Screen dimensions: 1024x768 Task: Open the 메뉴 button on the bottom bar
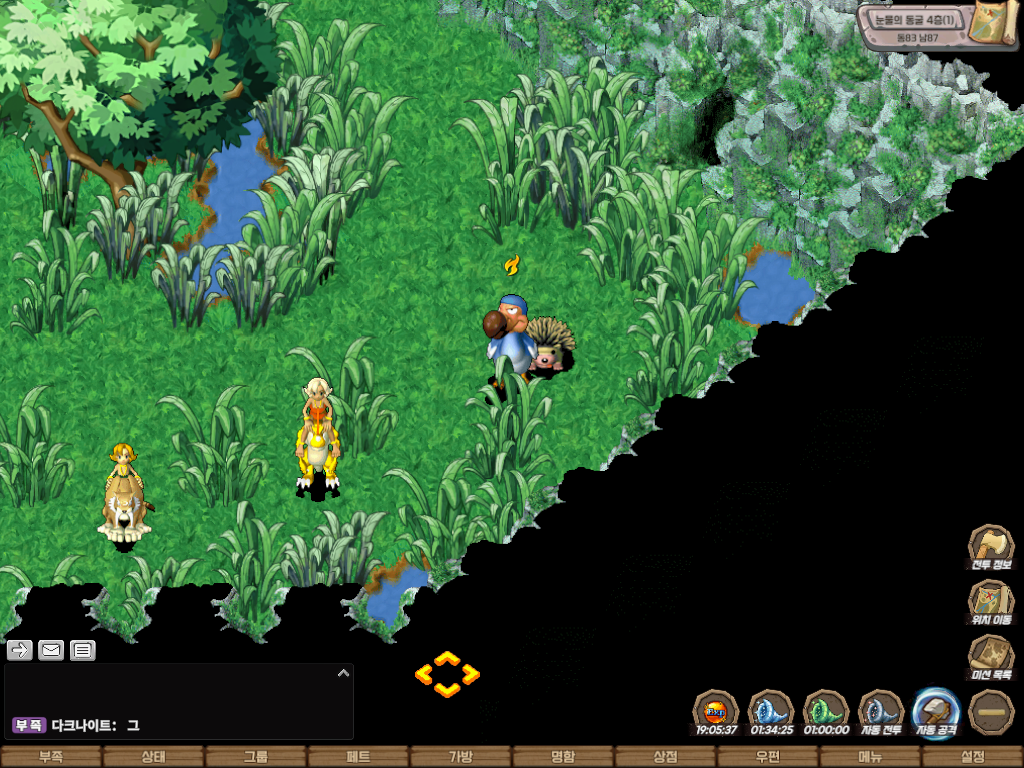(x=870, y=757)
